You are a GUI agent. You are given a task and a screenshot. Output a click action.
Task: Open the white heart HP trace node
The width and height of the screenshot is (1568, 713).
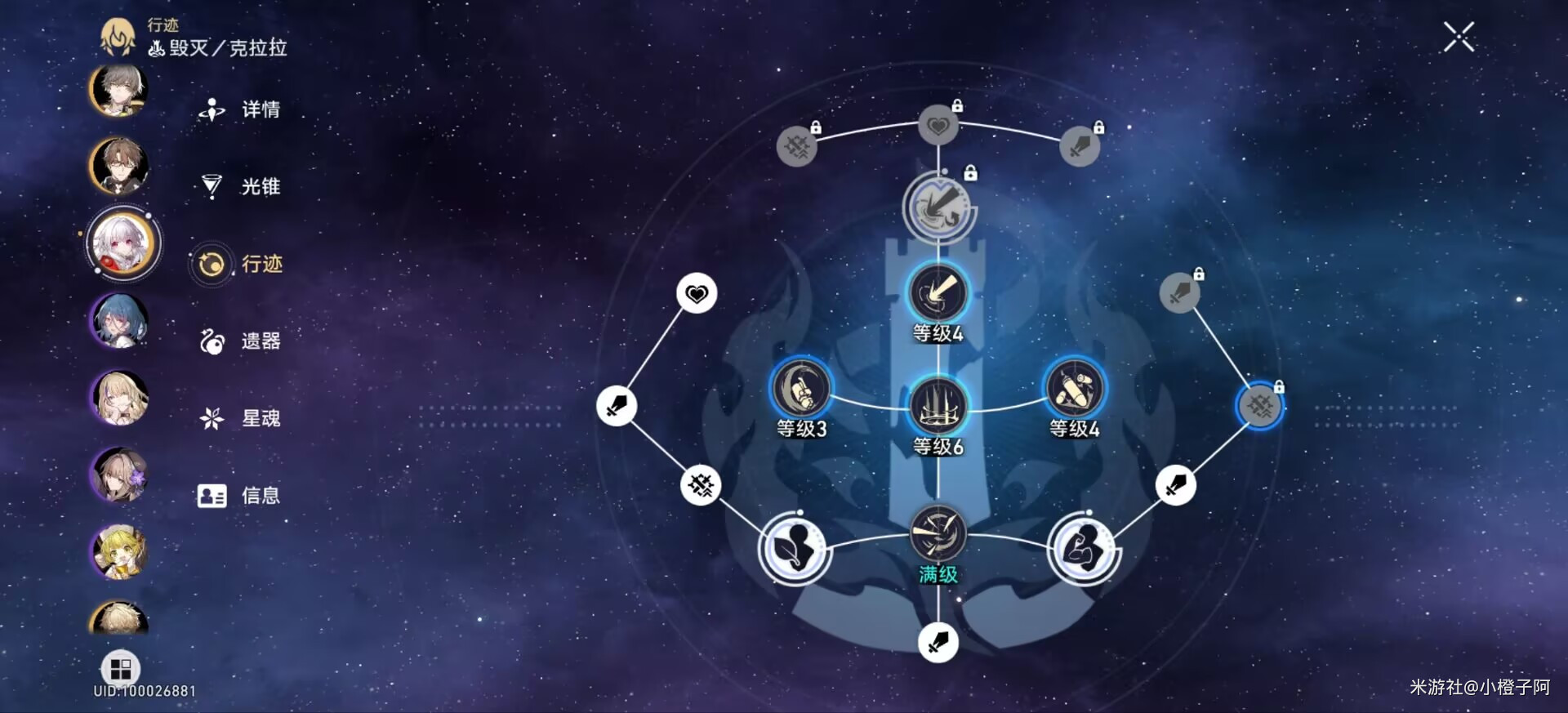tap(697, 293)
